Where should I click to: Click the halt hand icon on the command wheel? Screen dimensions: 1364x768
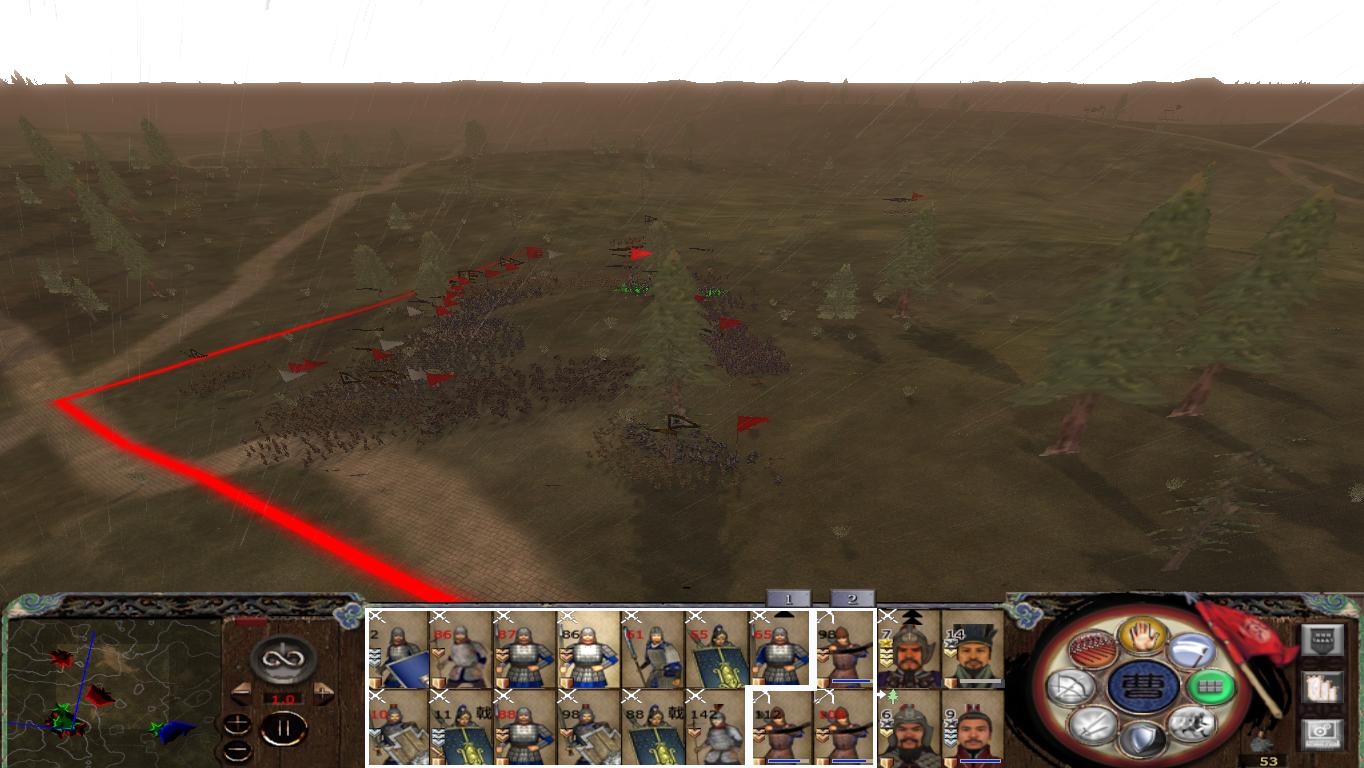point(1141,638)
